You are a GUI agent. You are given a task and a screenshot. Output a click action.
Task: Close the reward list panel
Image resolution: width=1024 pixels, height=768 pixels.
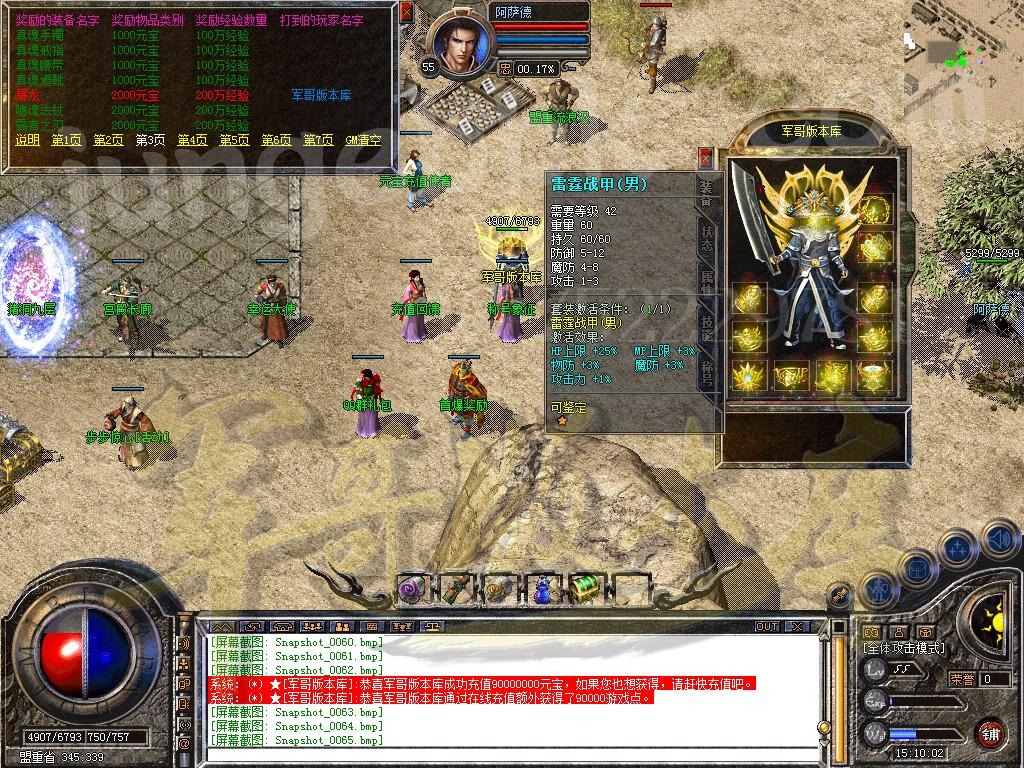[406, 13]
